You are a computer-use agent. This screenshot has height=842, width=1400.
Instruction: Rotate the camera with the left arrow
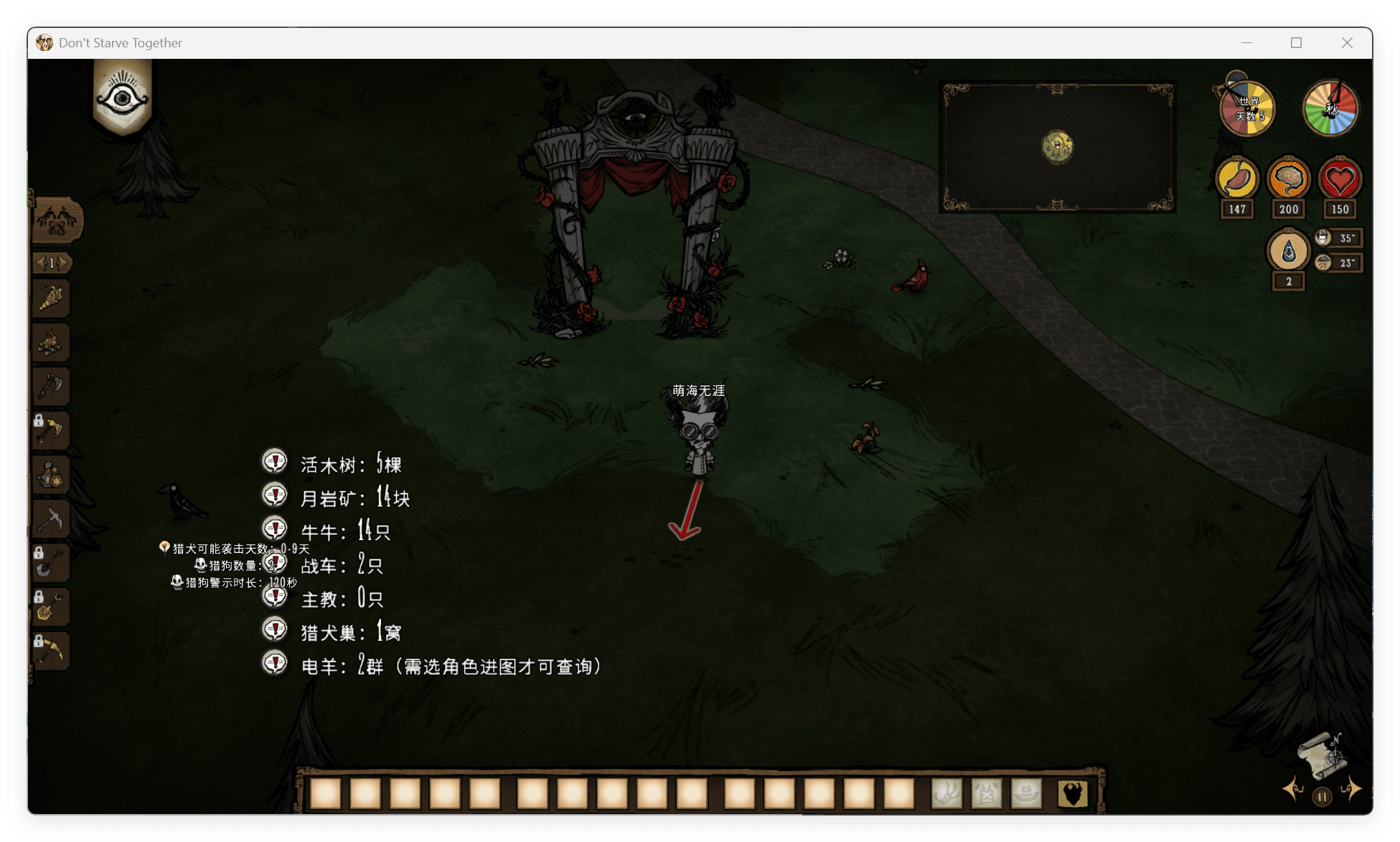[x=1294, y=790]
